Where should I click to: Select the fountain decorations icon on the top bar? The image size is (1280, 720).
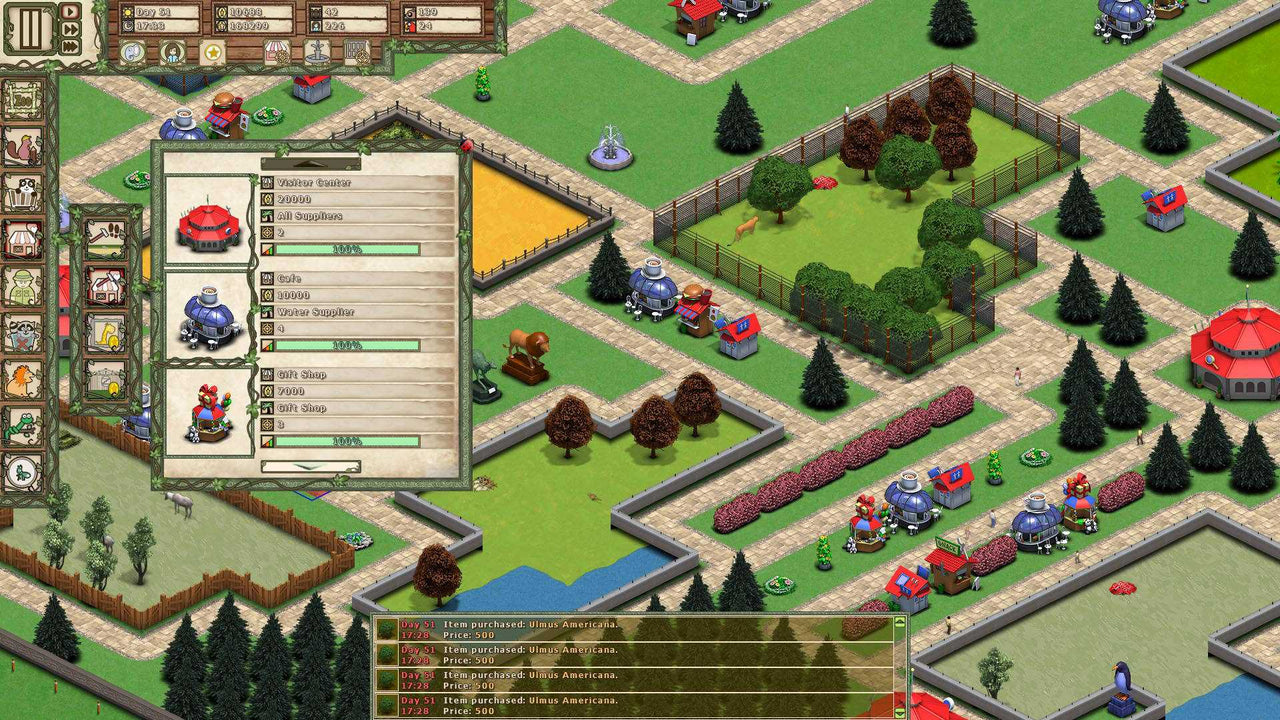(316, 53)
